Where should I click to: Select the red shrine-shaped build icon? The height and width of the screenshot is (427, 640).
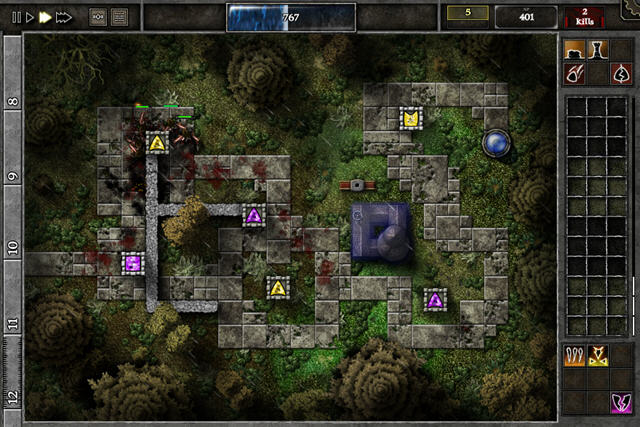tap(621, 73)
